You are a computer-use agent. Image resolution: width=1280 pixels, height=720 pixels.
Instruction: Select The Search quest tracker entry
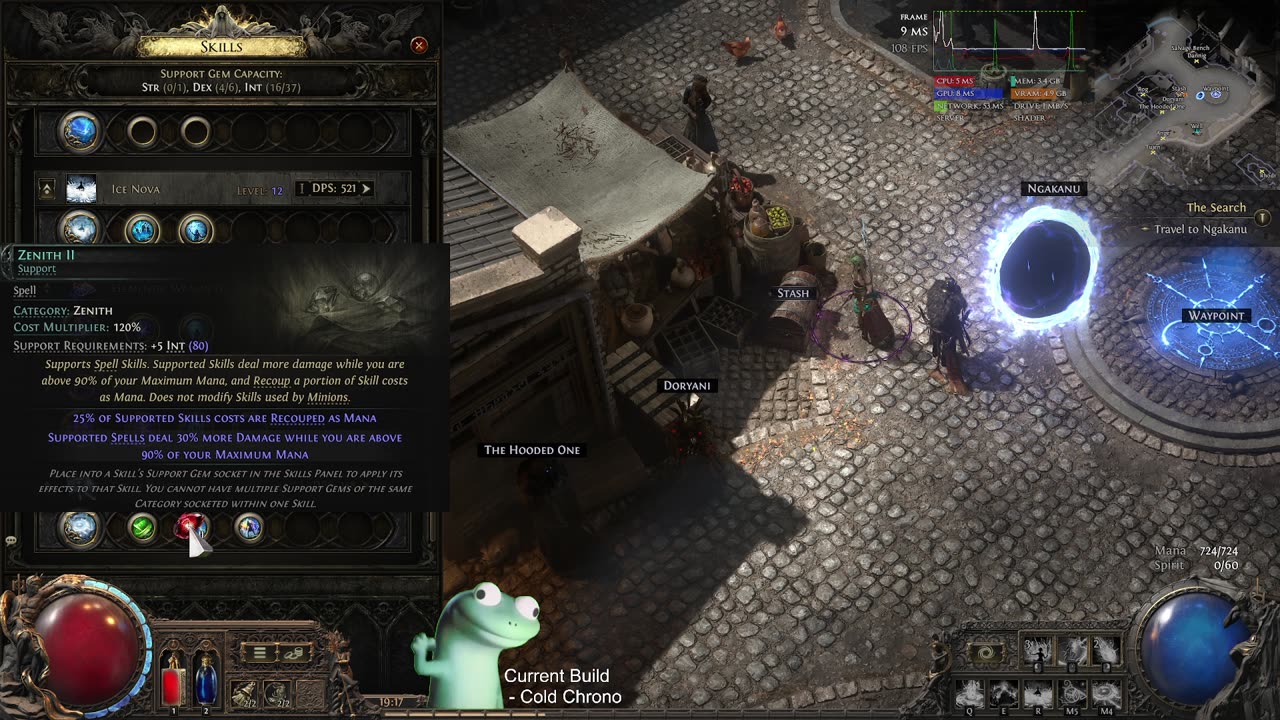1215,208
